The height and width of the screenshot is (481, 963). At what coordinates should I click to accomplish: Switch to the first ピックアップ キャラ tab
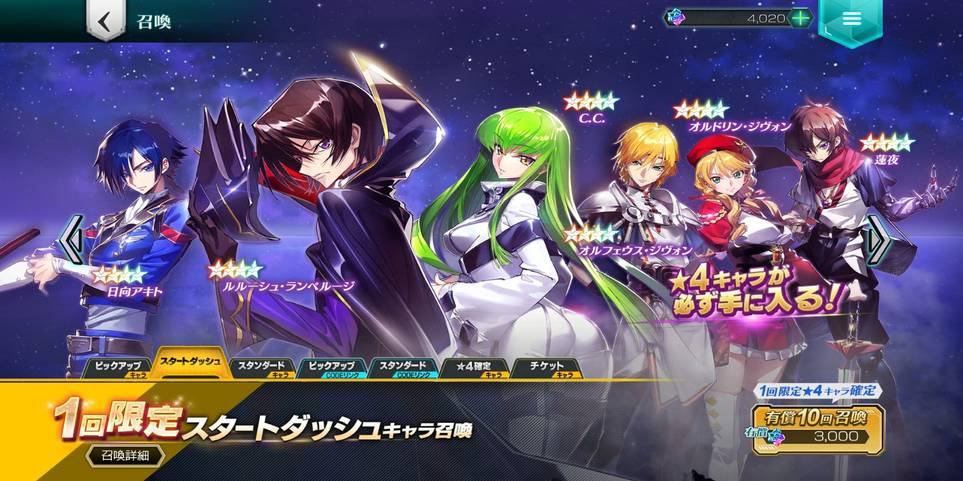coord(118,368)
